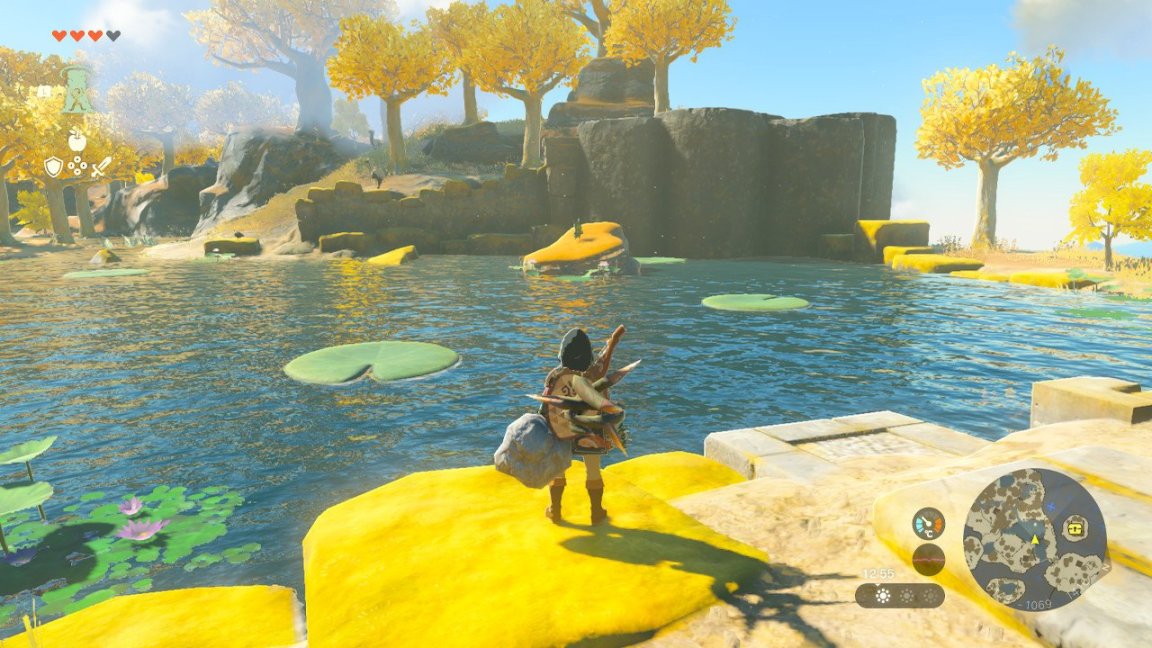
Task: Open the sunny weather forecast bar
Action: click(899, 596)
